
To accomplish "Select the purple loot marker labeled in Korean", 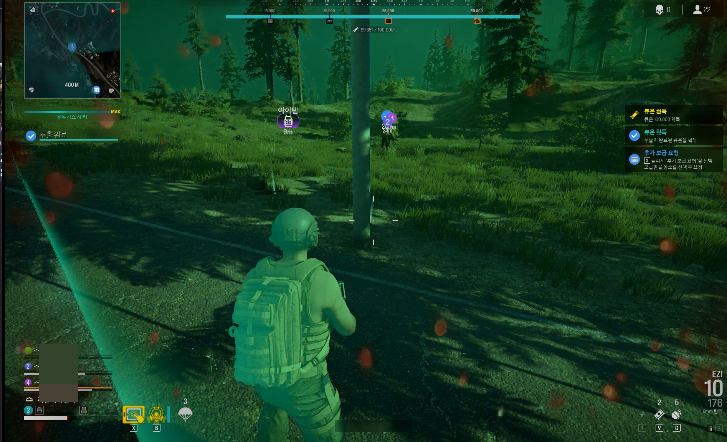I will (289, 120).
